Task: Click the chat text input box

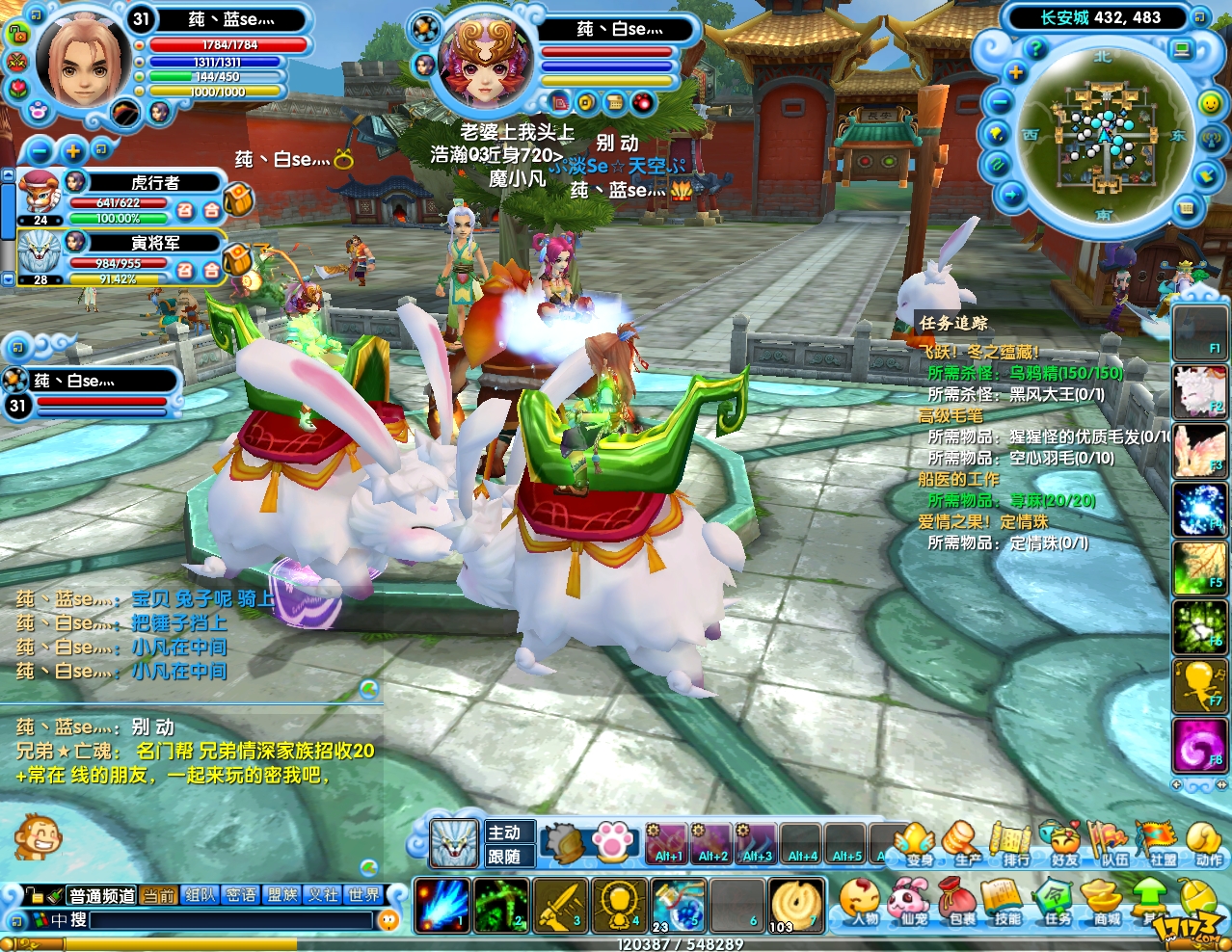Action: click(x=231, y=921)
